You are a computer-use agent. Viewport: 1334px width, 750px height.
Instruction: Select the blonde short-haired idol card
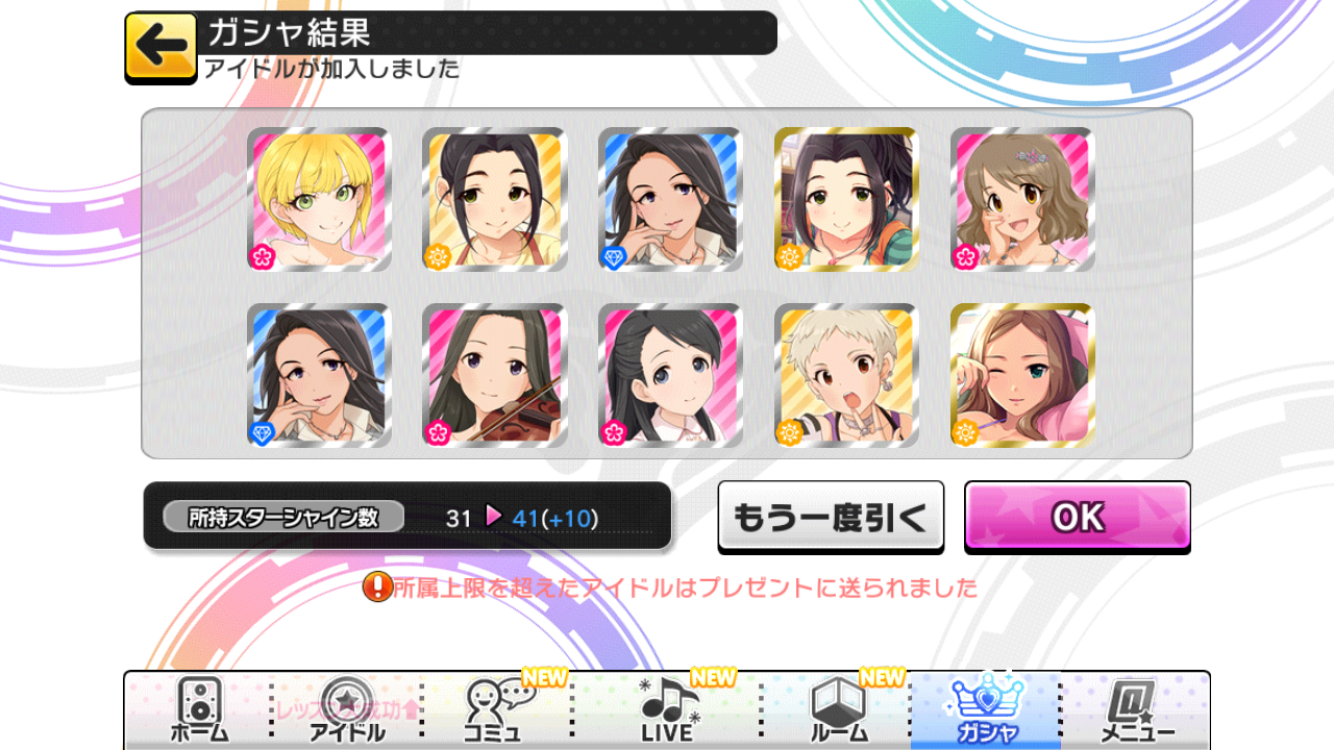319,200
